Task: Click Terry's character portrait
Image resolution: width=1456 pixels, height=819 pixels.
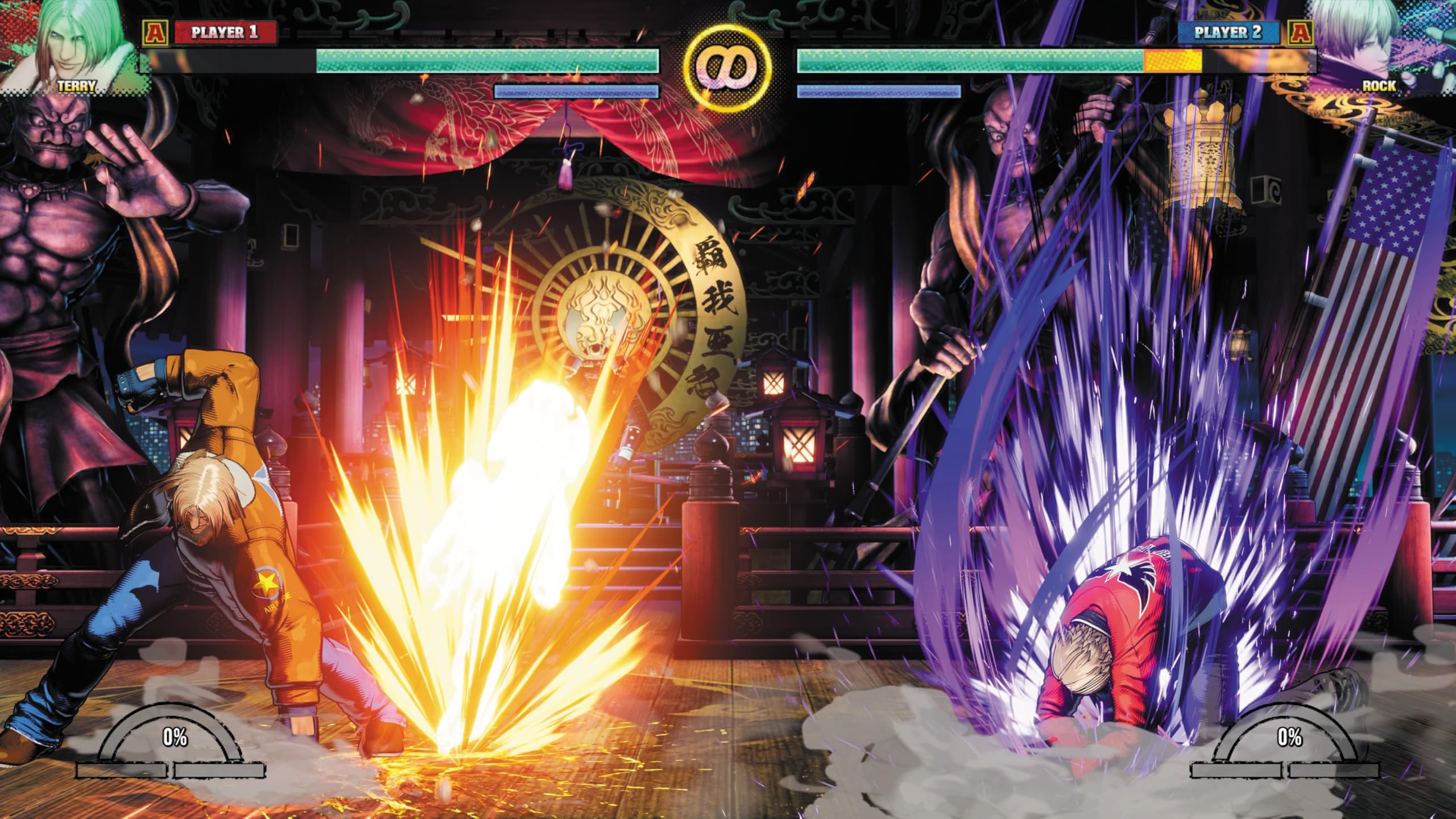Action: (74, 45)
